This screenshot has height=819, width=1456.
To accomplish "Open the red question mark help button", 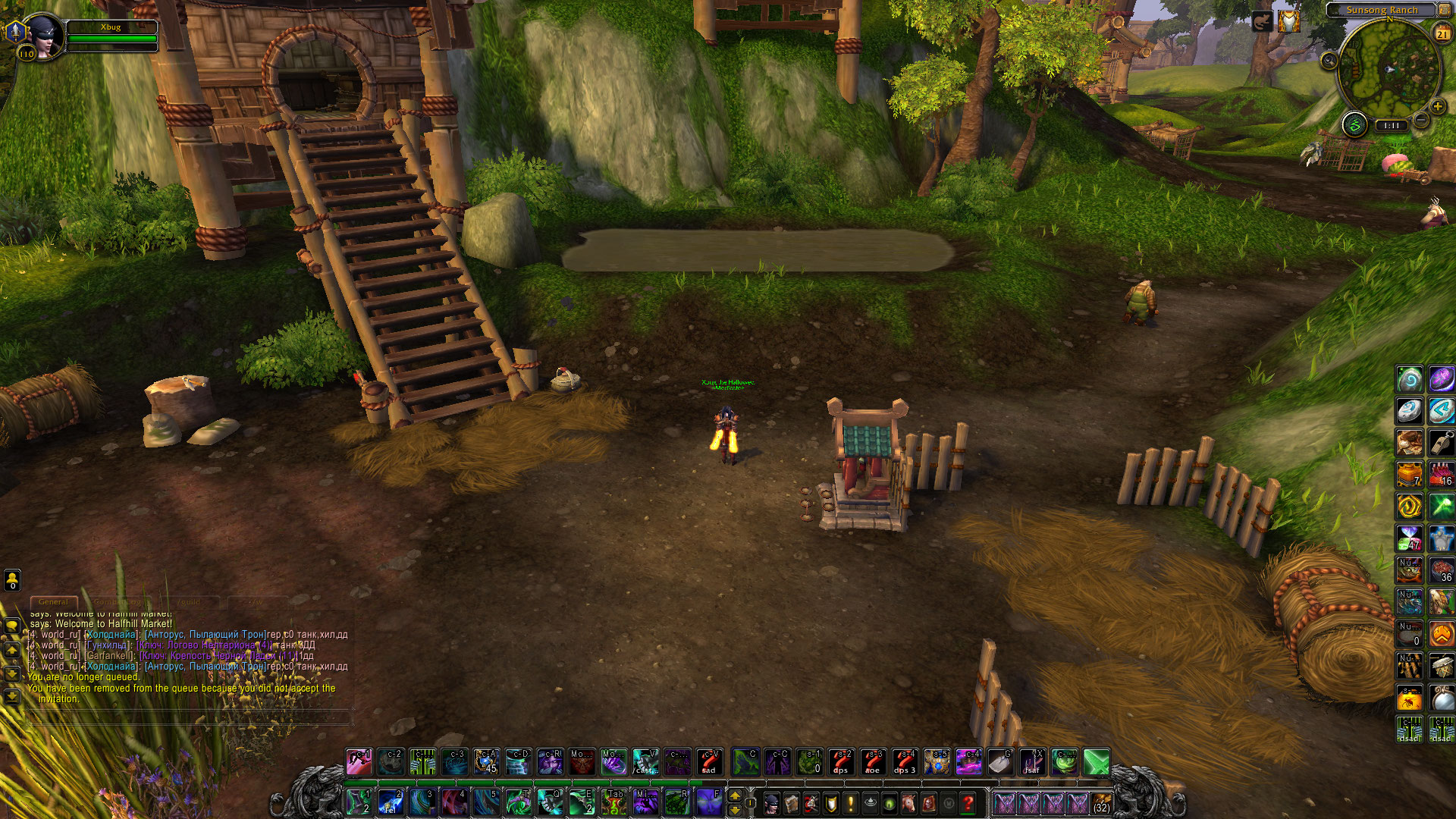I will (968, 802).
